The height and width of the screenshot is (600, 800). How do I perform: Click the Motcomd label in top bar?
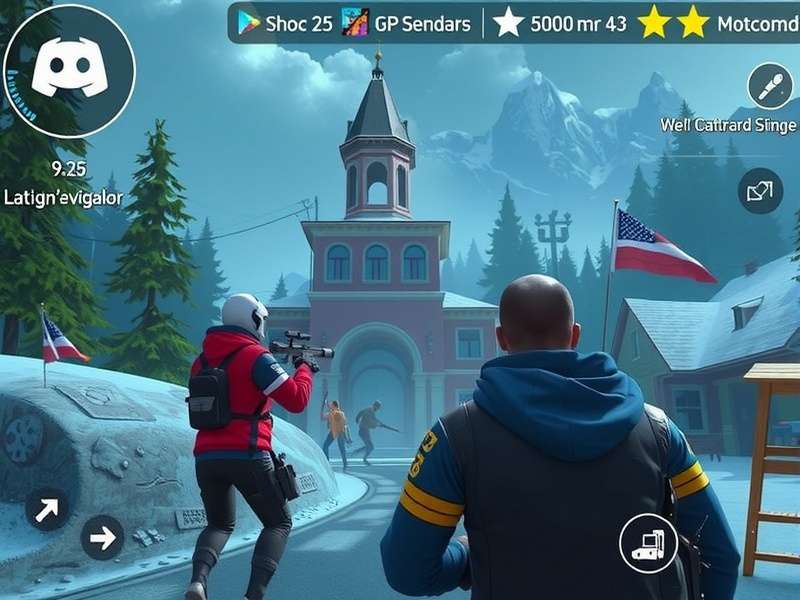(x=757, y=24)
